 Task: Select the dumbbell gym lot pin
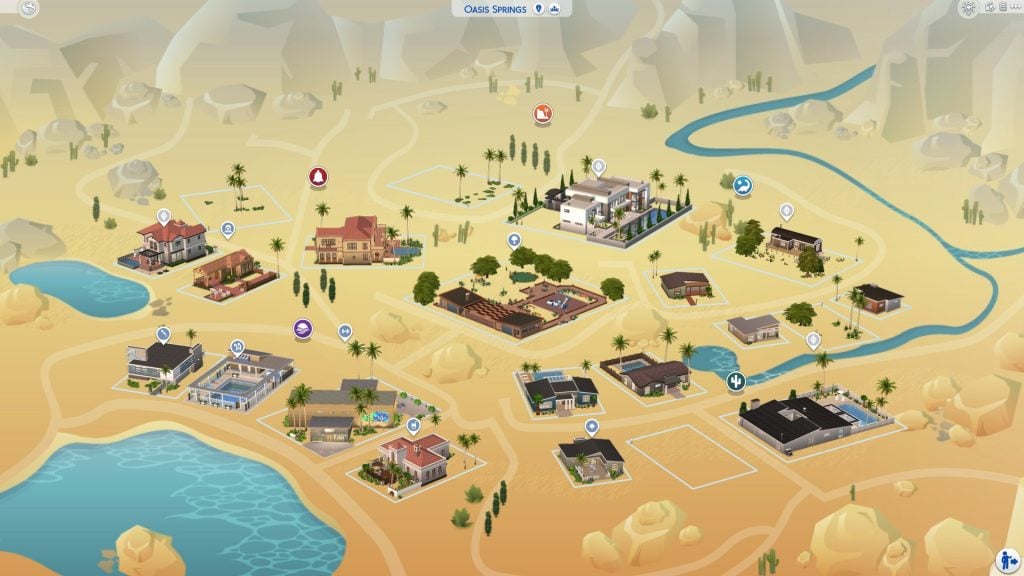[345, 331]
